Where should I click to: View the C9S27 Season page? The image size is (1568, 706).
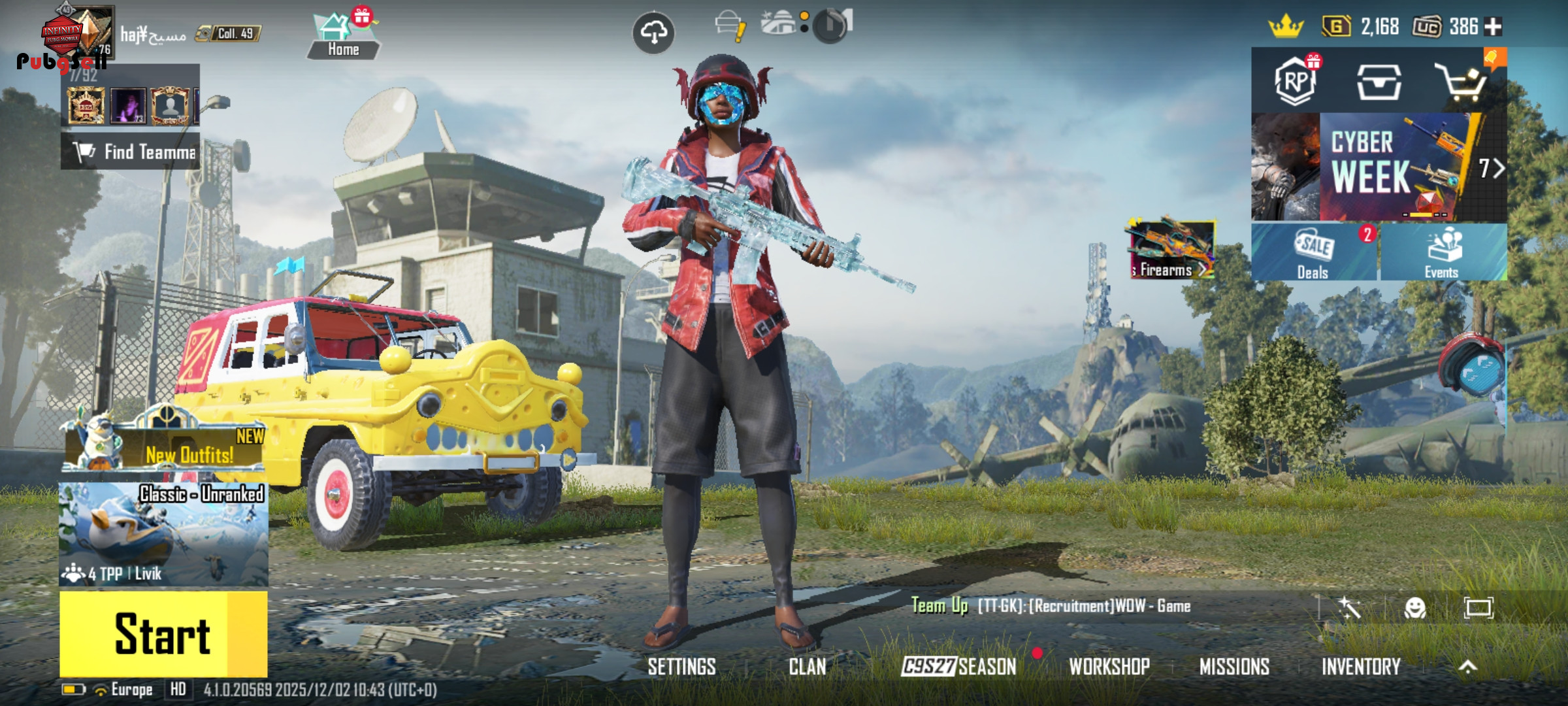(958, 667)
